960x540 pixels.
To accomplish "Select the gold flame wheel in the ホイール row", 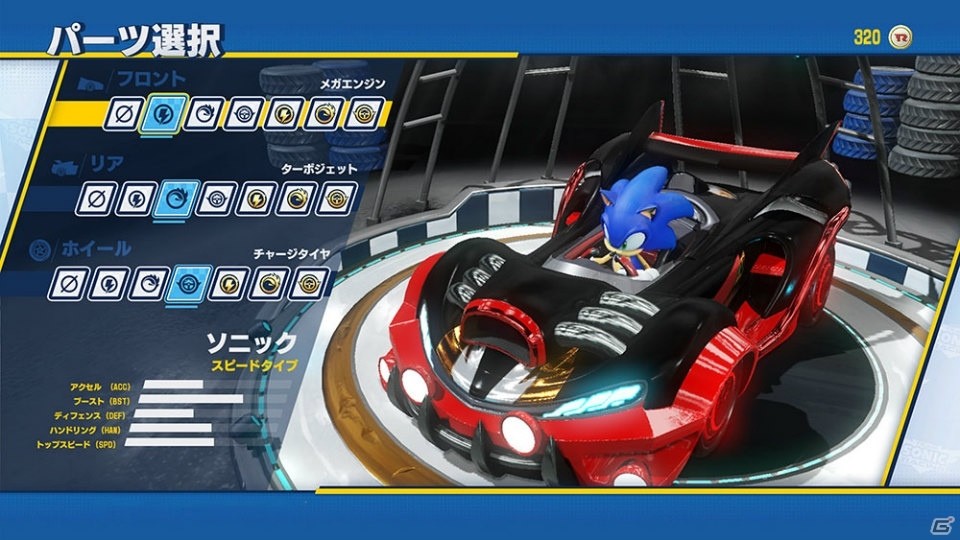I will pyautogui.click(x=268, y=284).
